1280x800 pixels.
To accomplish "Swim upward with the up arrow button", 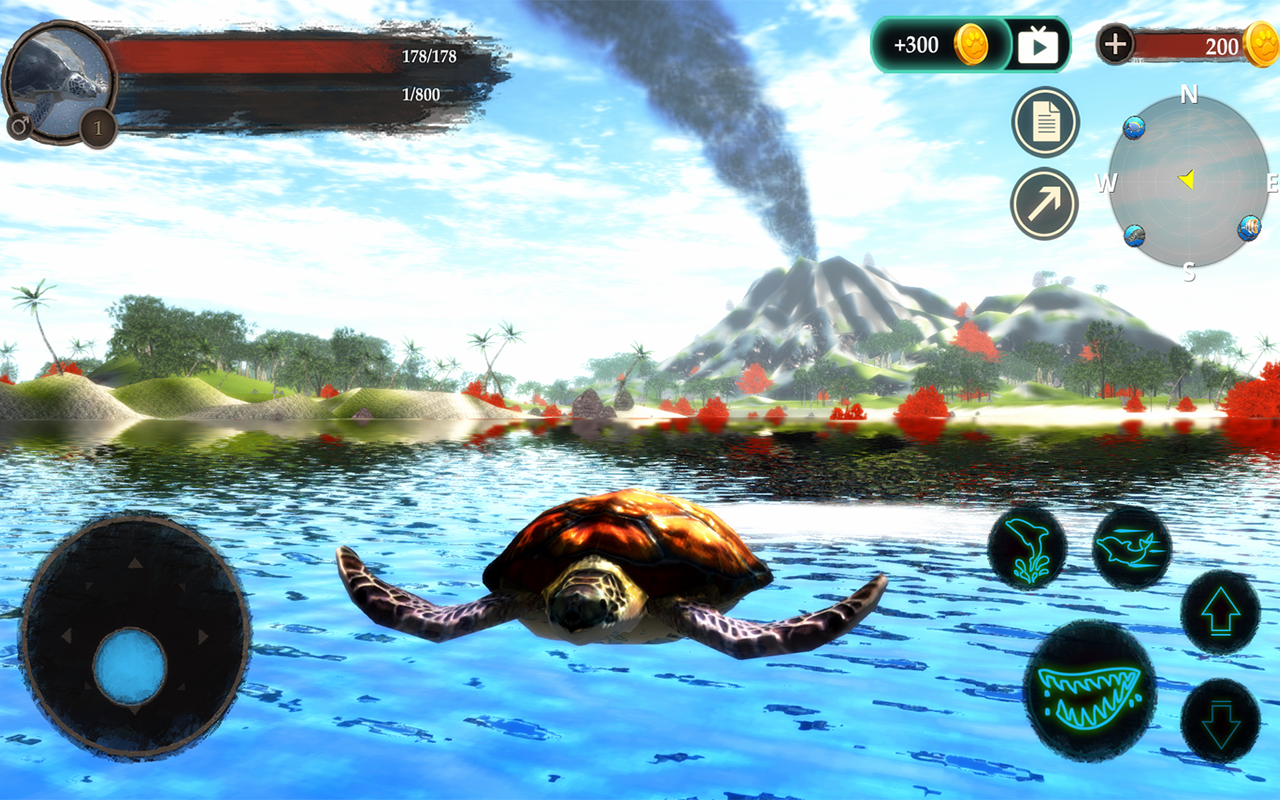I will 1221,612.
